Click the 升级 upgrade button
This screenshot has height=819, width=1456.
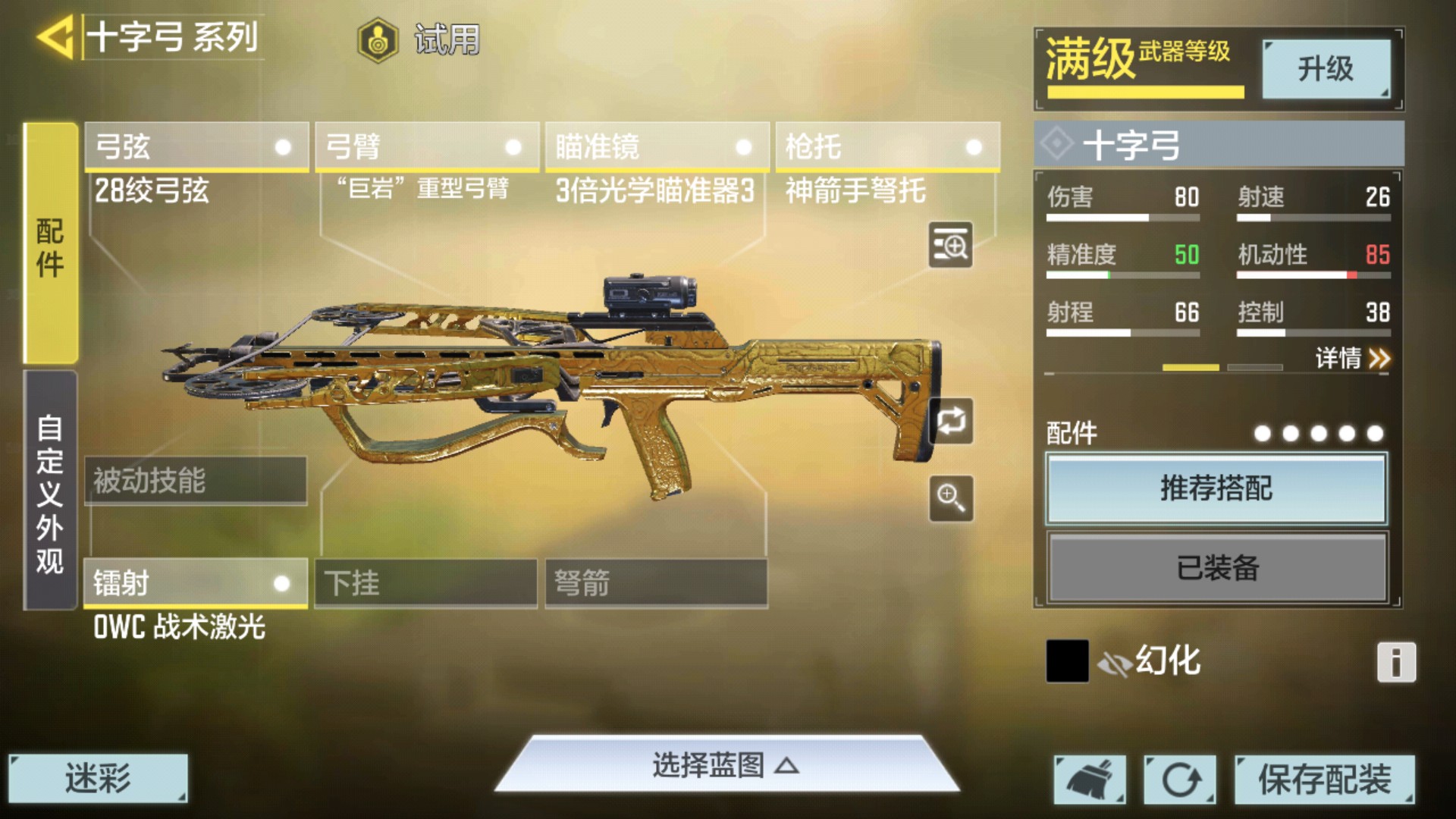coord(1326,69)
